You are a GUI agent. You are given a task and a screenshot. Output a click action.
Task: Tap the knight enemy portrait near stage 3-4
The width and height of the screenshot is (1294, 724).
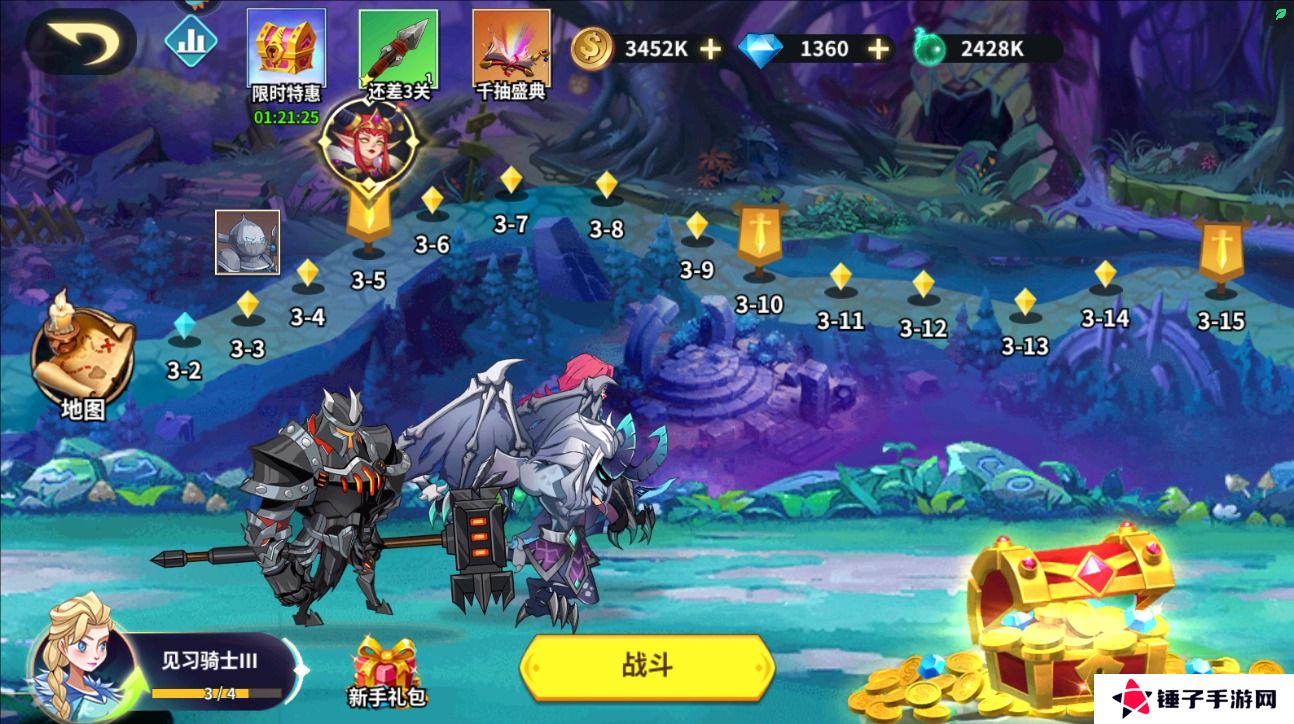[246, 243]
